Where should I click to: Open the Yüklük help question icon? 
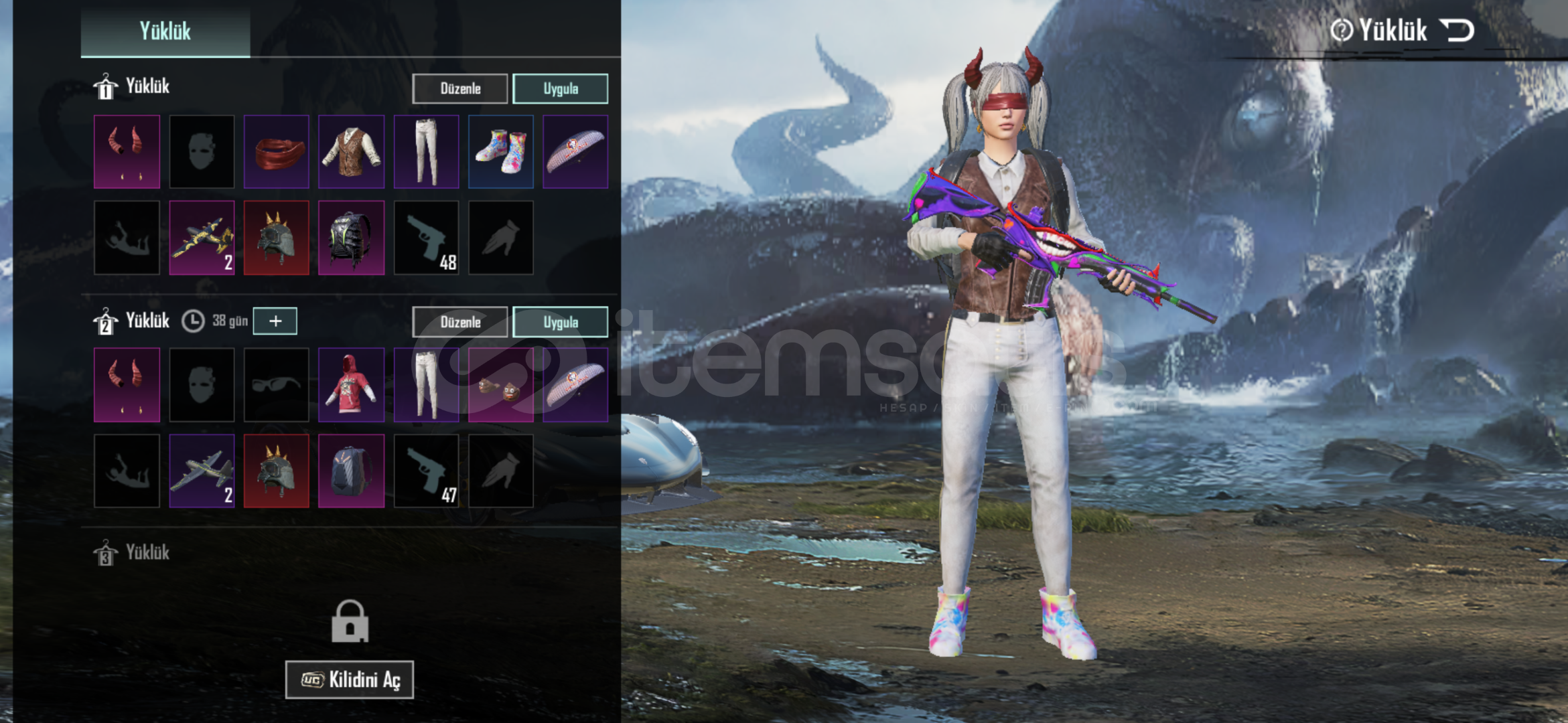click(1342, 30)
